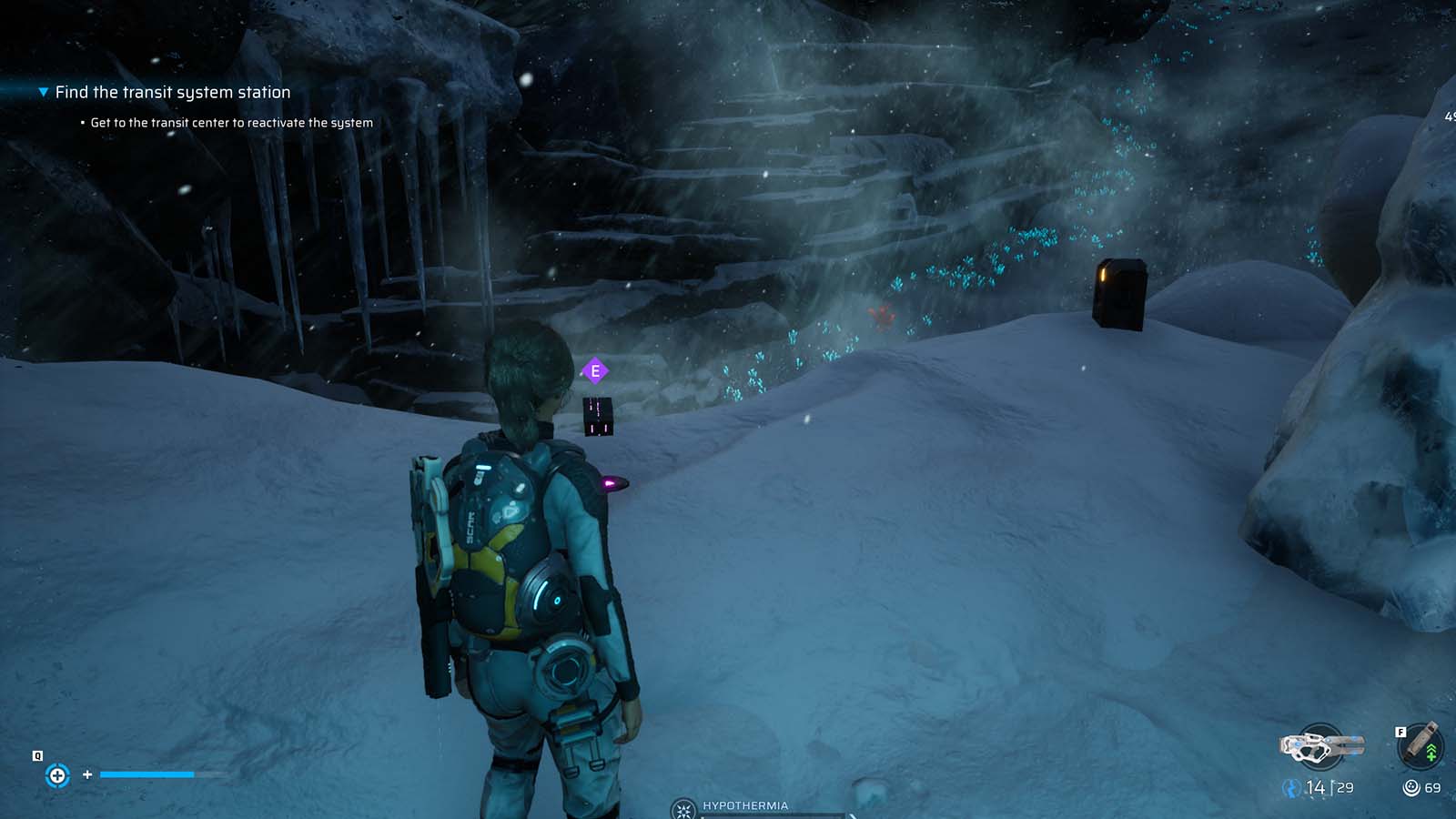Click the Hypothermia snowflake status icon
This screenshot has height=819, width=1456.
point(682,807)
